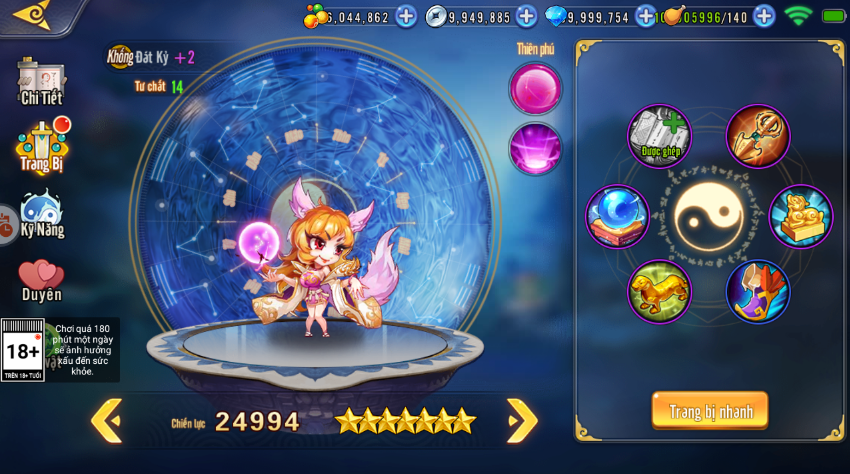Open the Chi Tiết details tab
The image size is (850, 474).
[41, 82]
